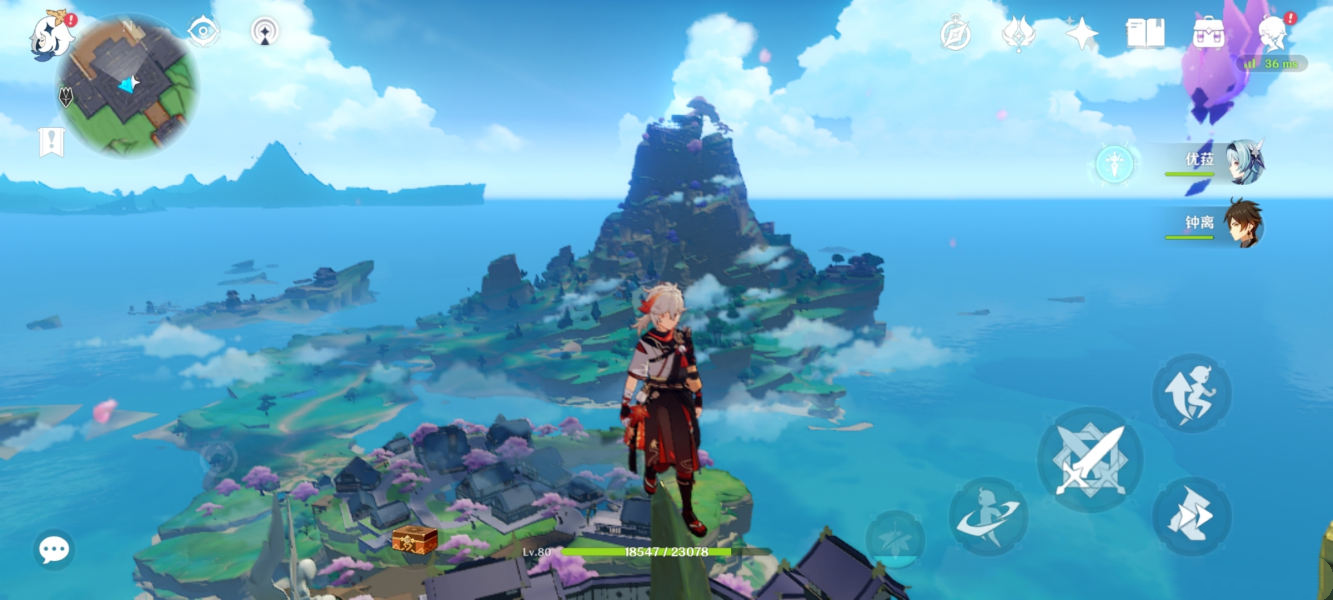Tap the sprint dash button
This screenshot has height=600, width=1333.
coord(1191,516)
